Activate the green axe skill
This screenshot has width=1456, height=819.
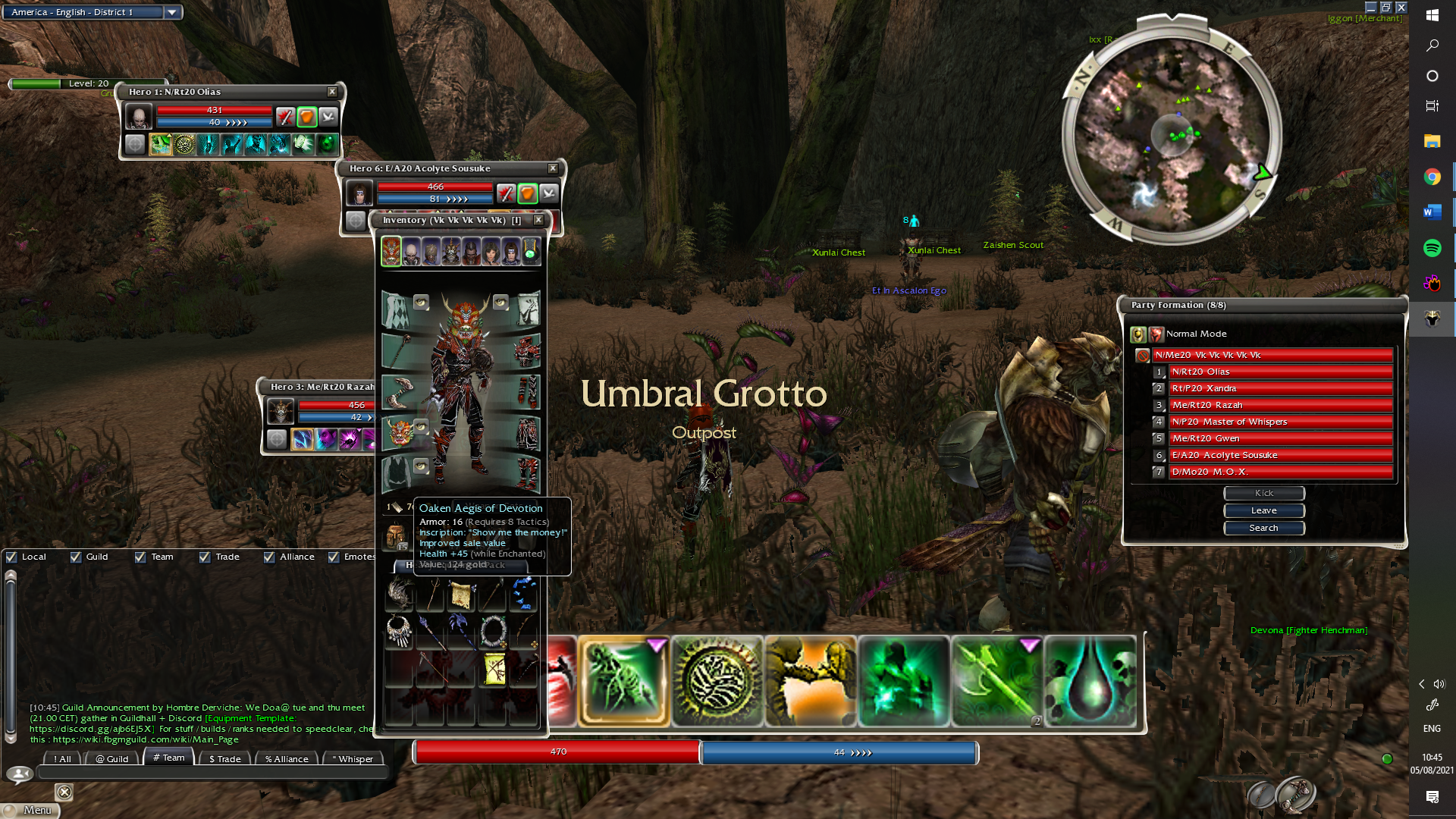996,681
